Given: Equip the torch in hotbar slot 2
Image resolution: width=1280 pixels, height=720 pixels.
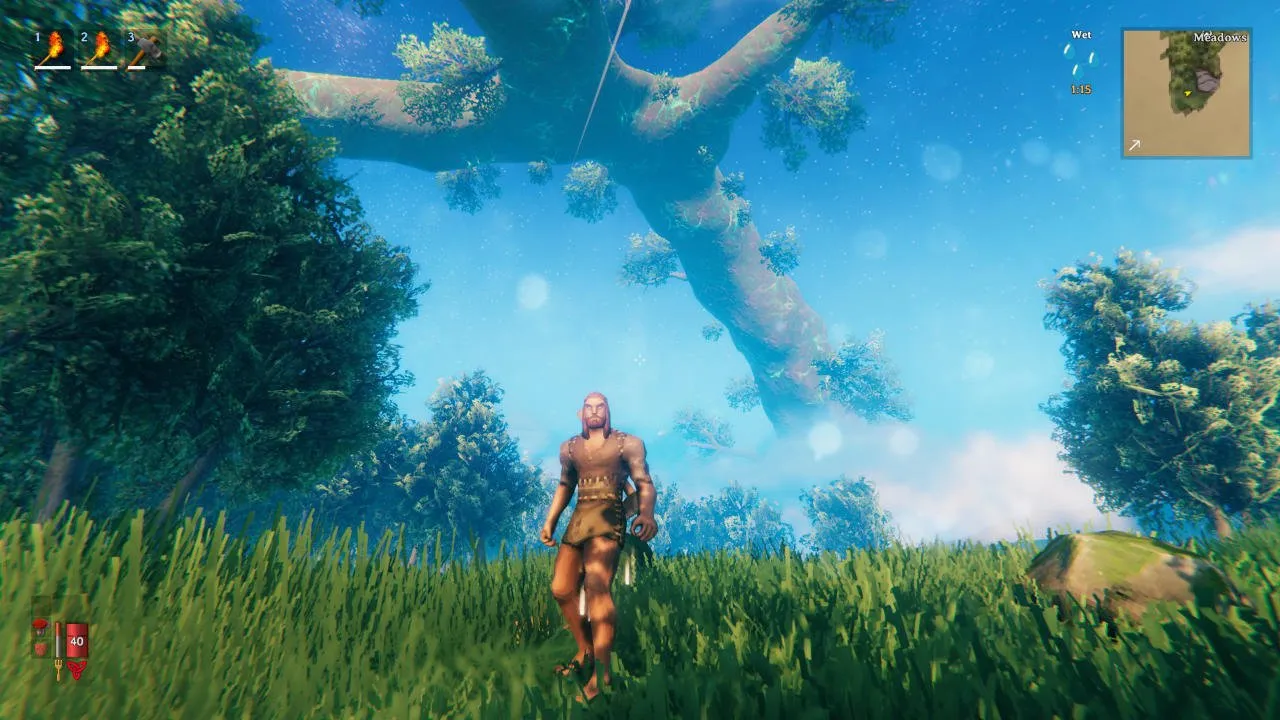Looking at the screenshot, I should pos(99,49).
